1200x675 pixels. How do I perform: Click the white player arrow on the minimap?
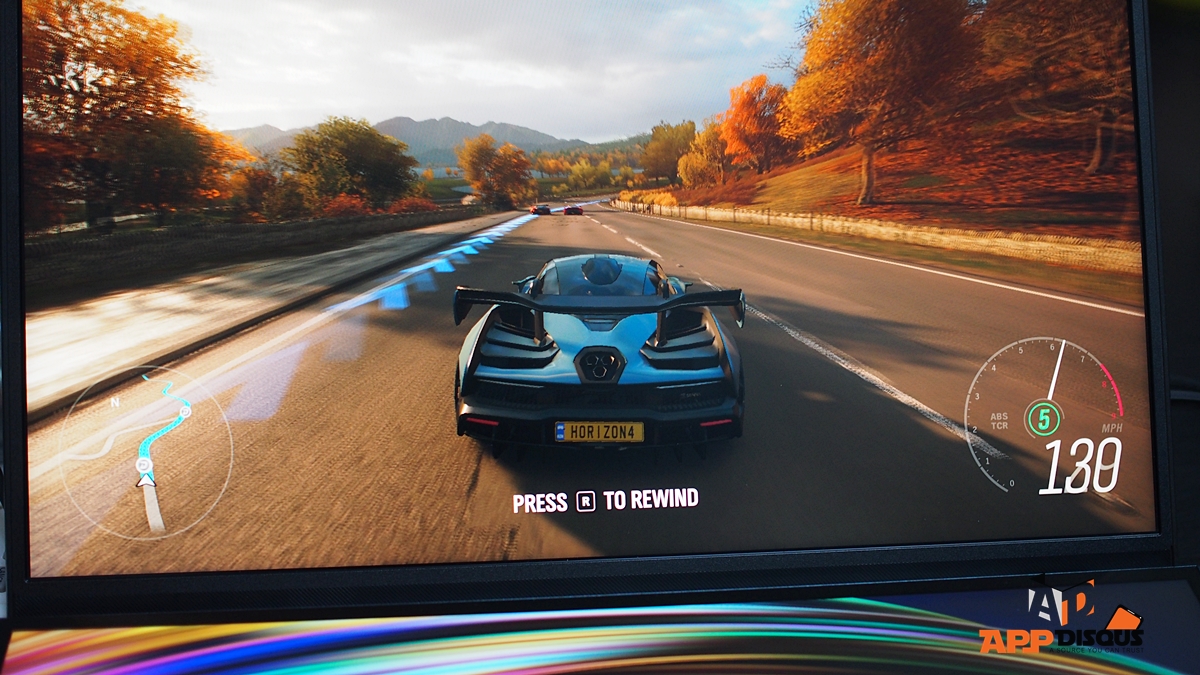tap(146, 480)
